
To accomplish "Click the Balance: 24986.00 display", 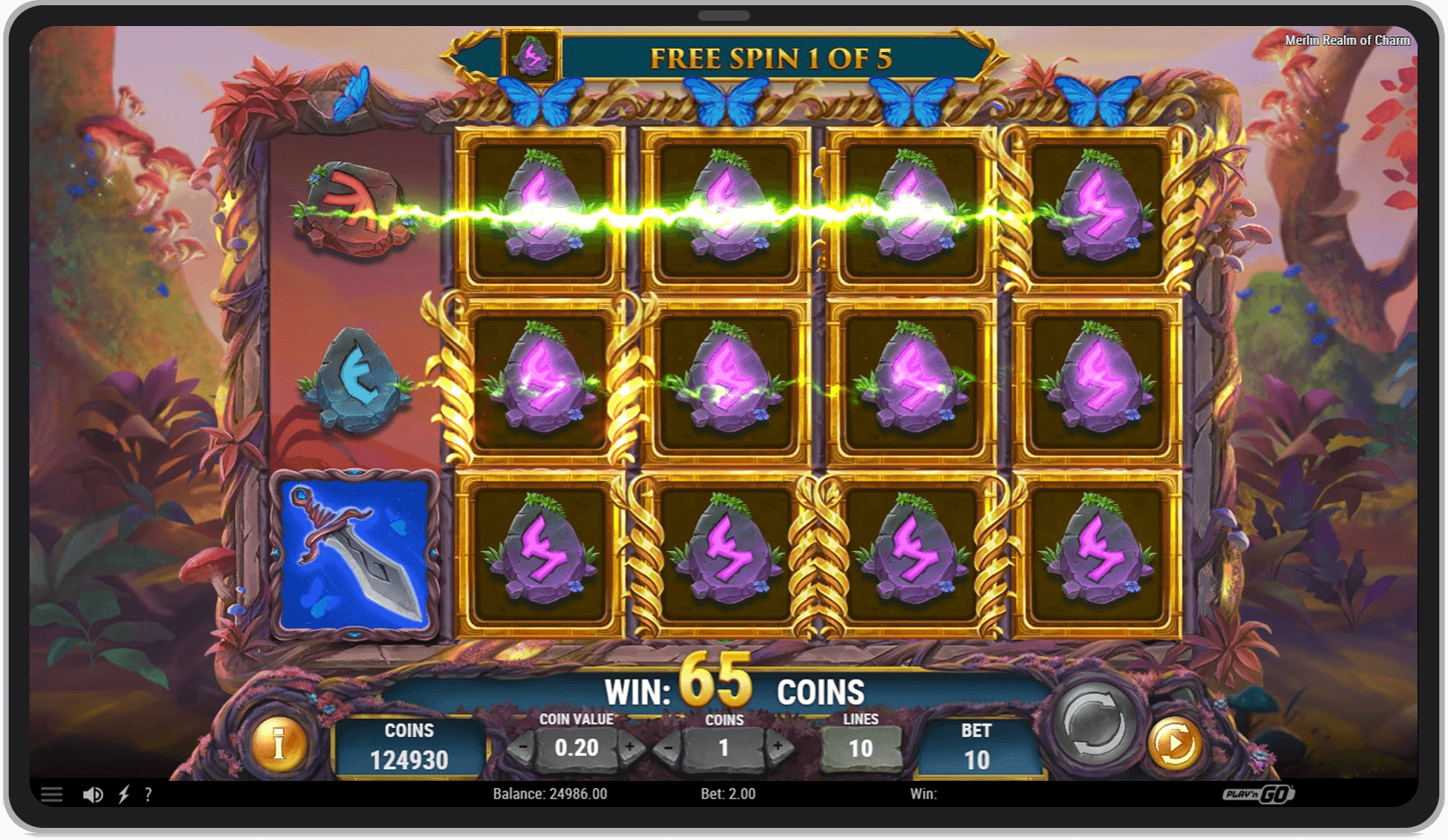I will [550, 793].
